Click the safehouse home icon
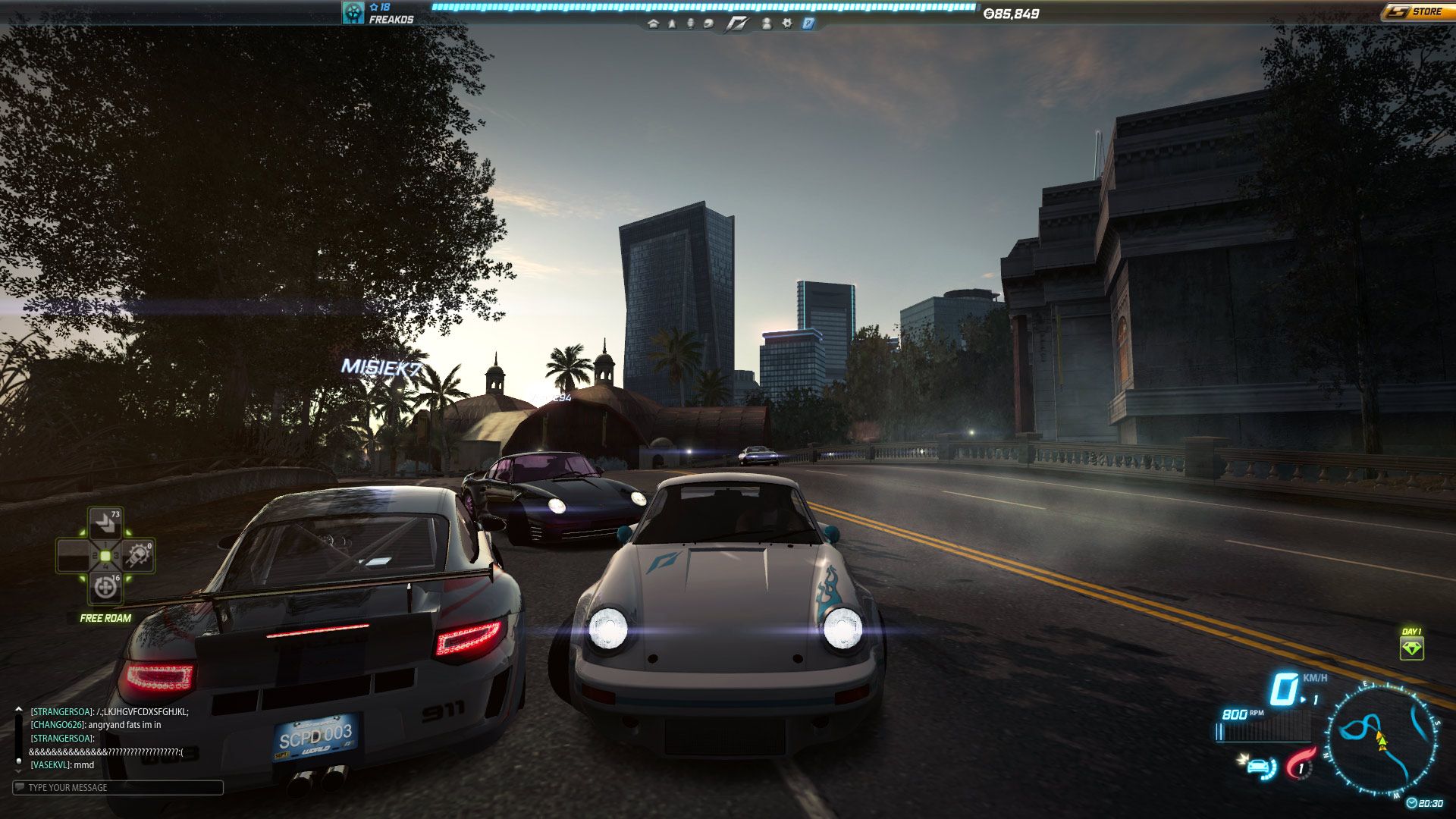This screenshot has width=1456, height=819. pyautogui.click(x=653, y=24)
